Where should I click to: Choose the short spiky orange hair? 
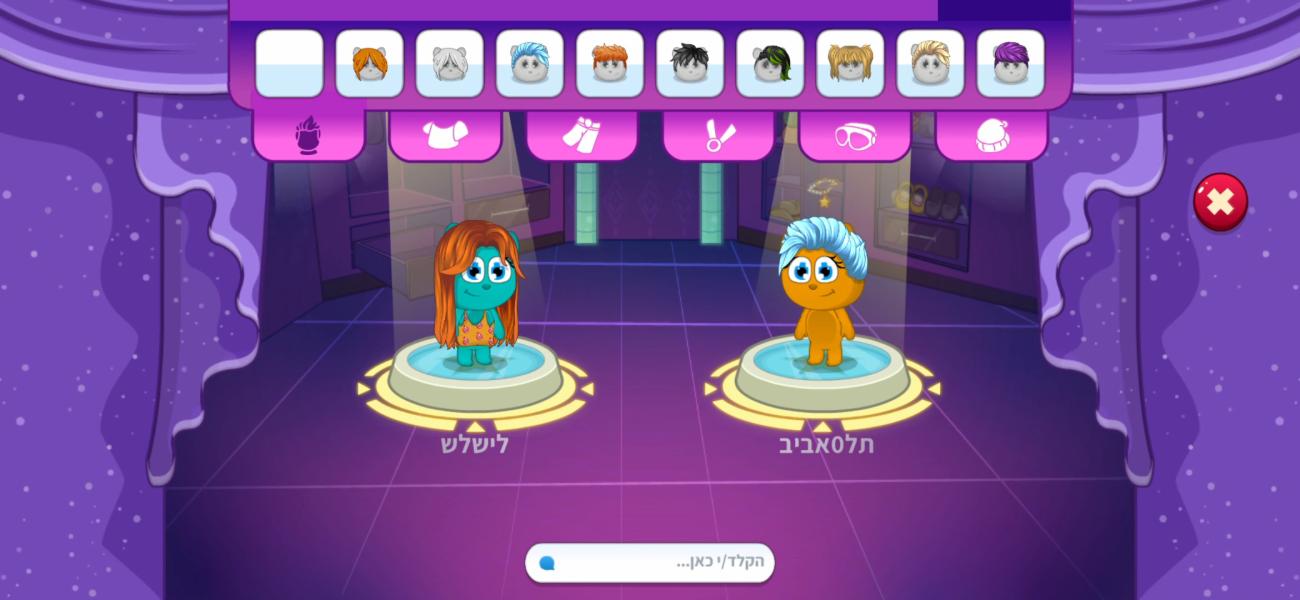pos(609,63)
